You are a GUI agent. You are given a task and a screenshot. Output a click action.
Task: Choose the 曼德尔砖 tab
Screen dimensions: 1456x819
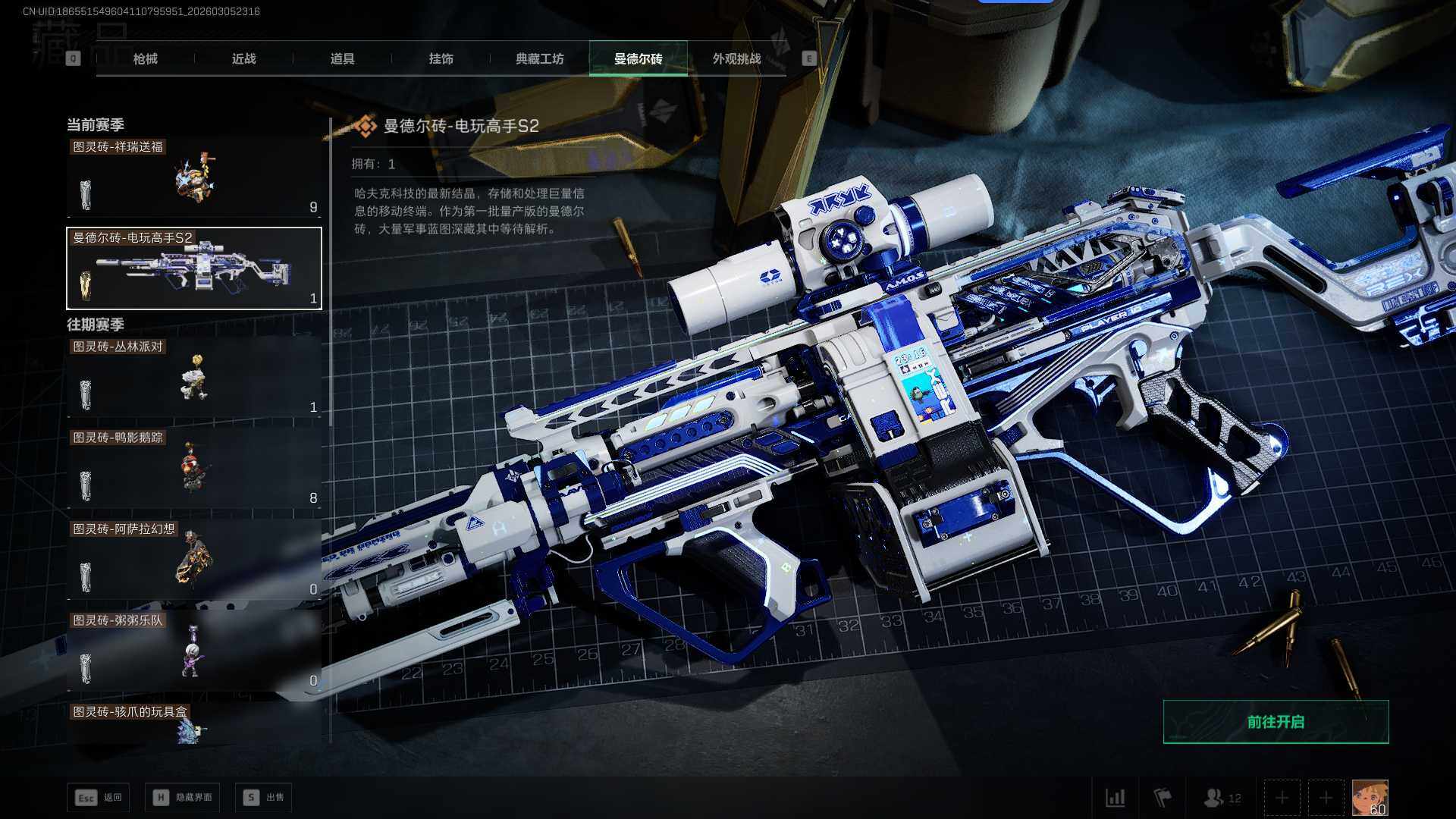pos(638,58)
